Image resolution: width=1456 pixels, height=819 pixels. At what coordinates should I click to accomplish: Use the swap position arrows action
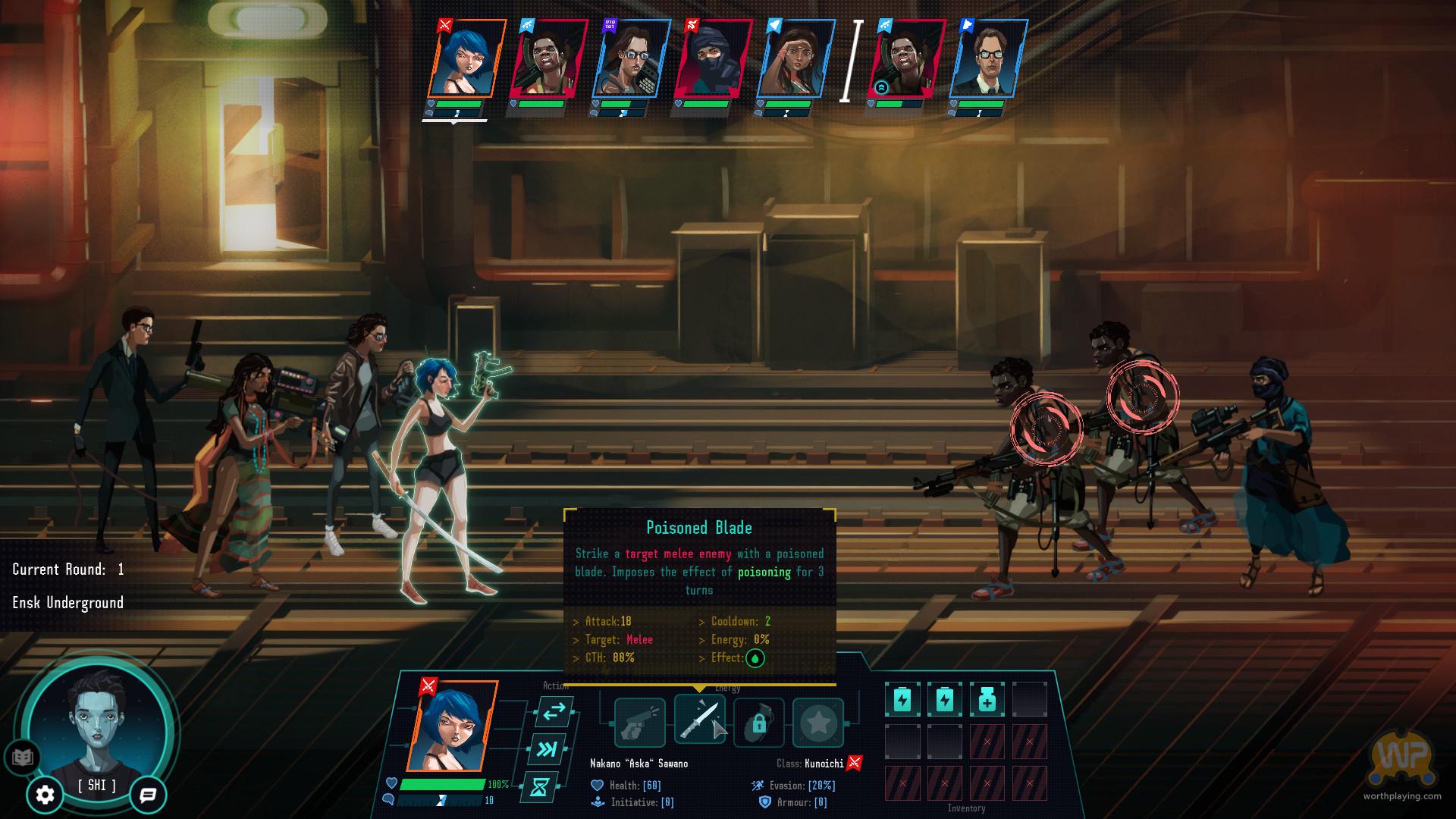point(554,711)
